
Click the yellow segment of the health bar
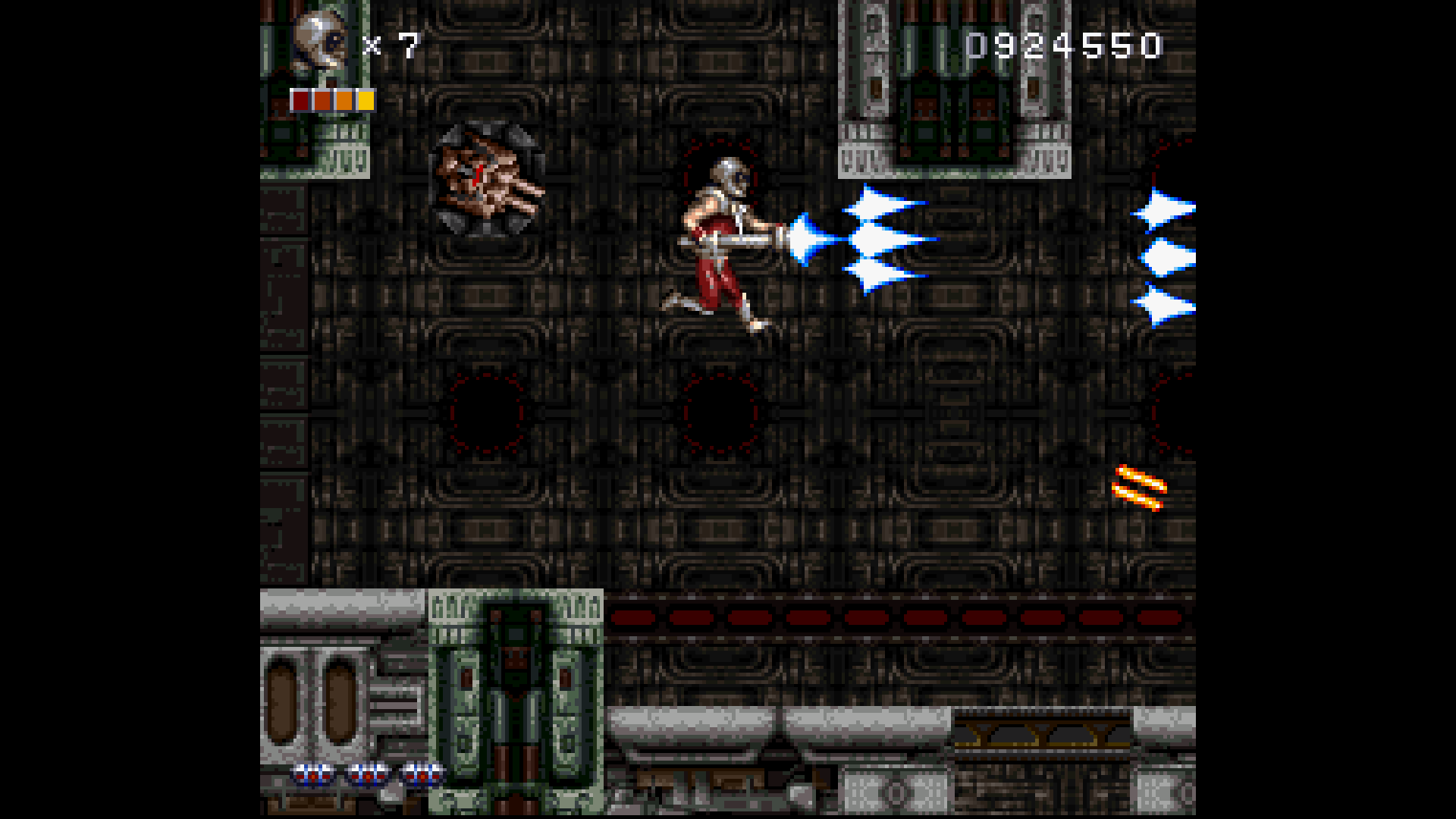click(x=366, y=99)
